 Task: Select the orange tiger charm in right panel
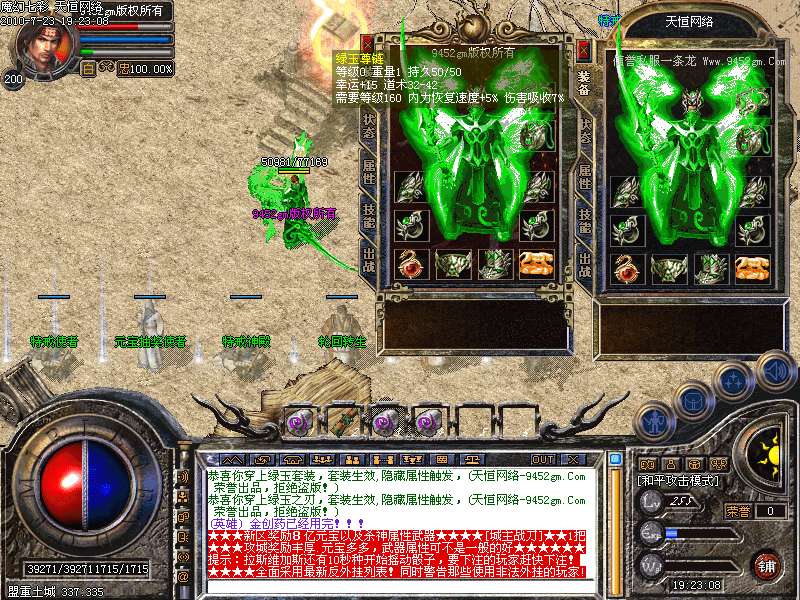(751, 267)
